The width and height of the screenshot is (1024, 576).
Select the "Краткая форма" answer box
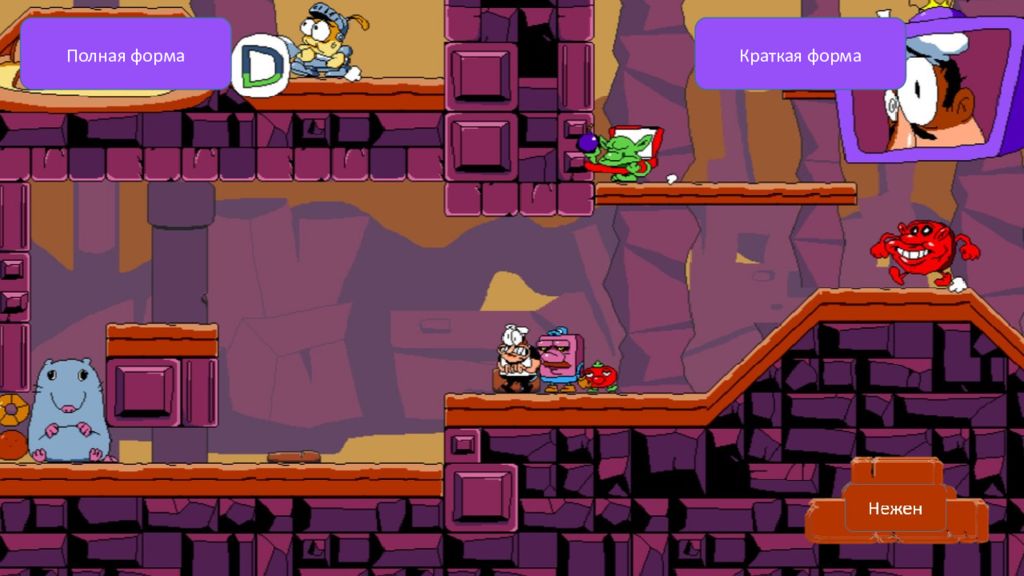[x=799, y=55]
